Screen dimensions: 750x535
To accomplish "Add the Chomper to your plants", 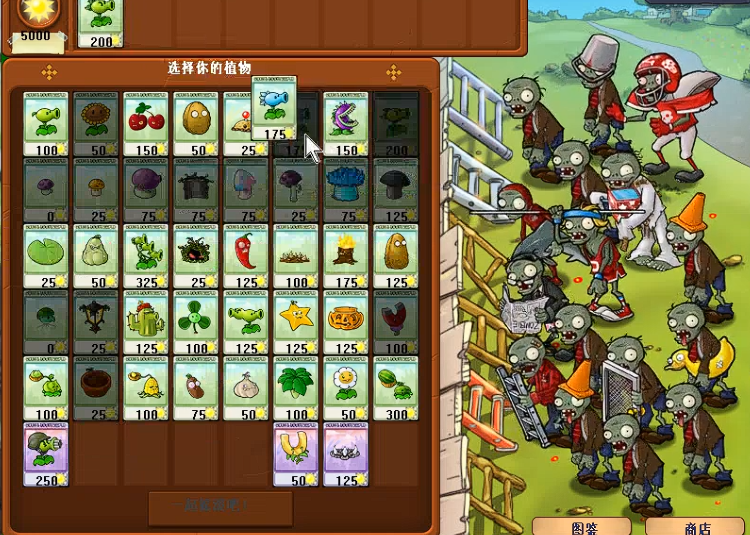I will (346, 123).
